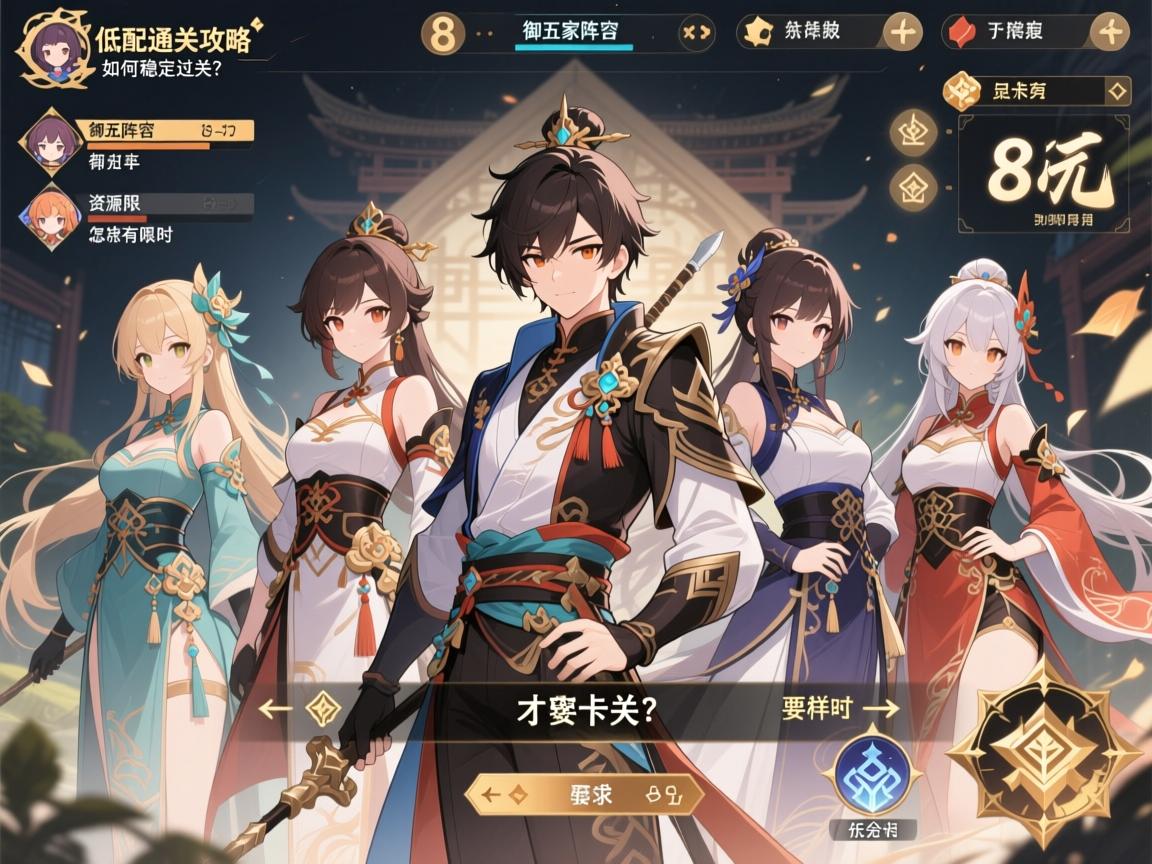Click the plus button beside the gold star currency
This screenshot has width=1152, height=864.
[x=903, y=32]
